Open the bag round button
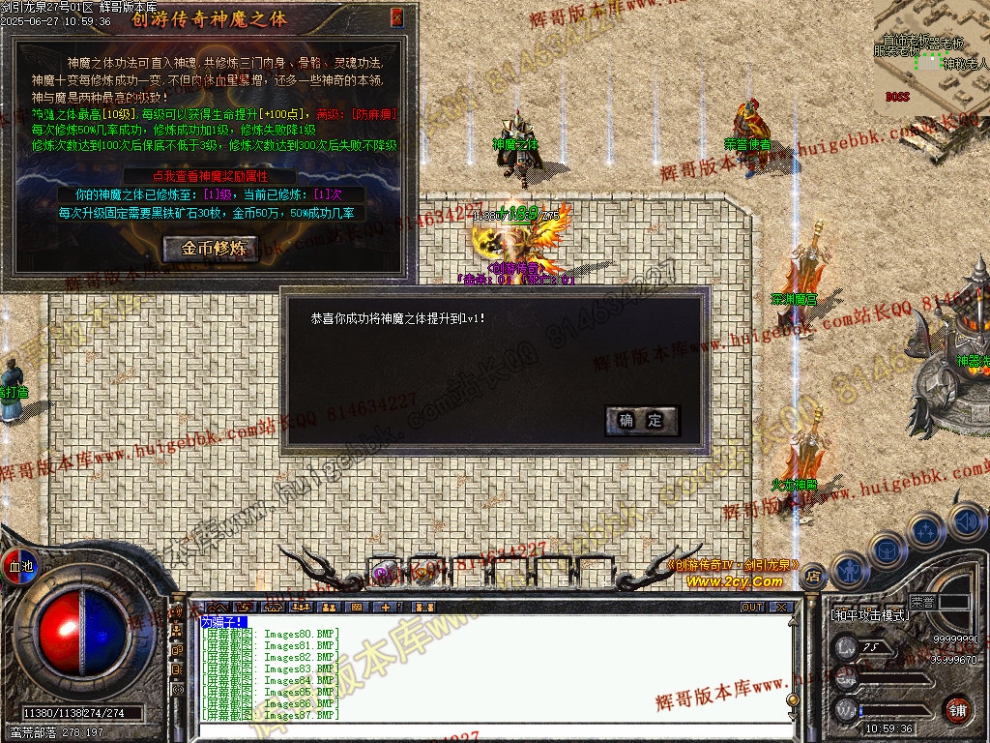This screenshot has width=990, height=743. pos(887,548)
